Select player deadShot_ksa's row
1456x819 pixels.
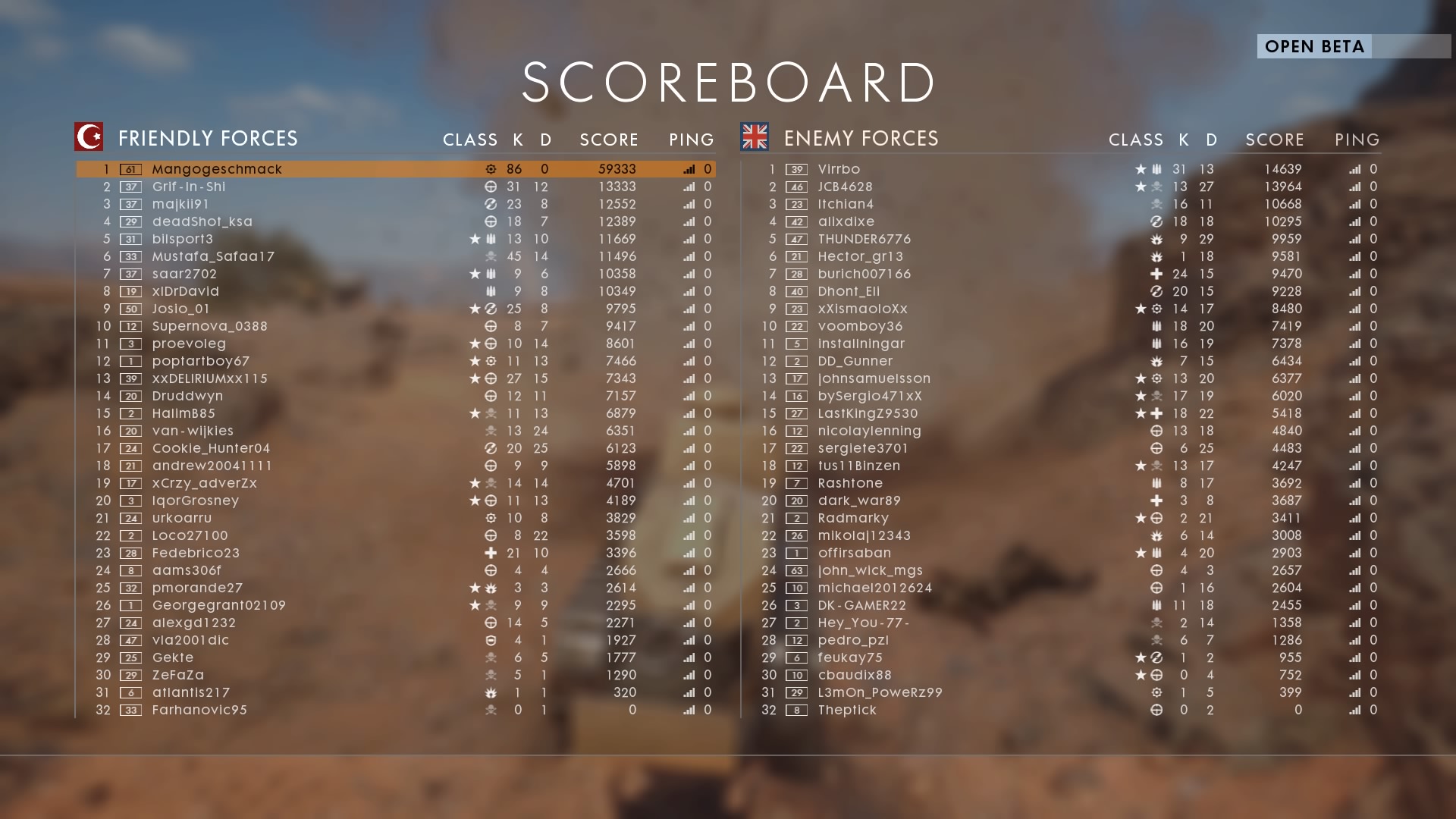(x=202, y=221)
